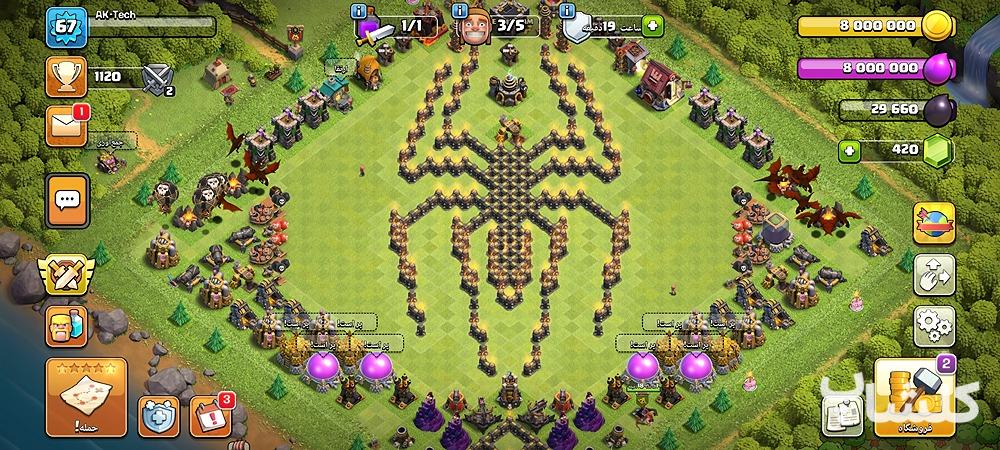Open the level 67 player profile badge

[66, 28]
